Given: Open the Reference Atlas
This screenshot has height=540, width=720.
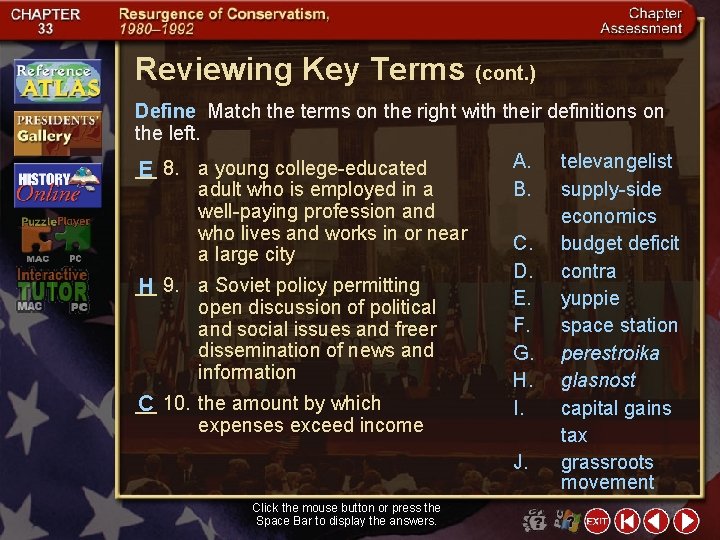Looking at the screenshot, I should [x=57, y=81].
